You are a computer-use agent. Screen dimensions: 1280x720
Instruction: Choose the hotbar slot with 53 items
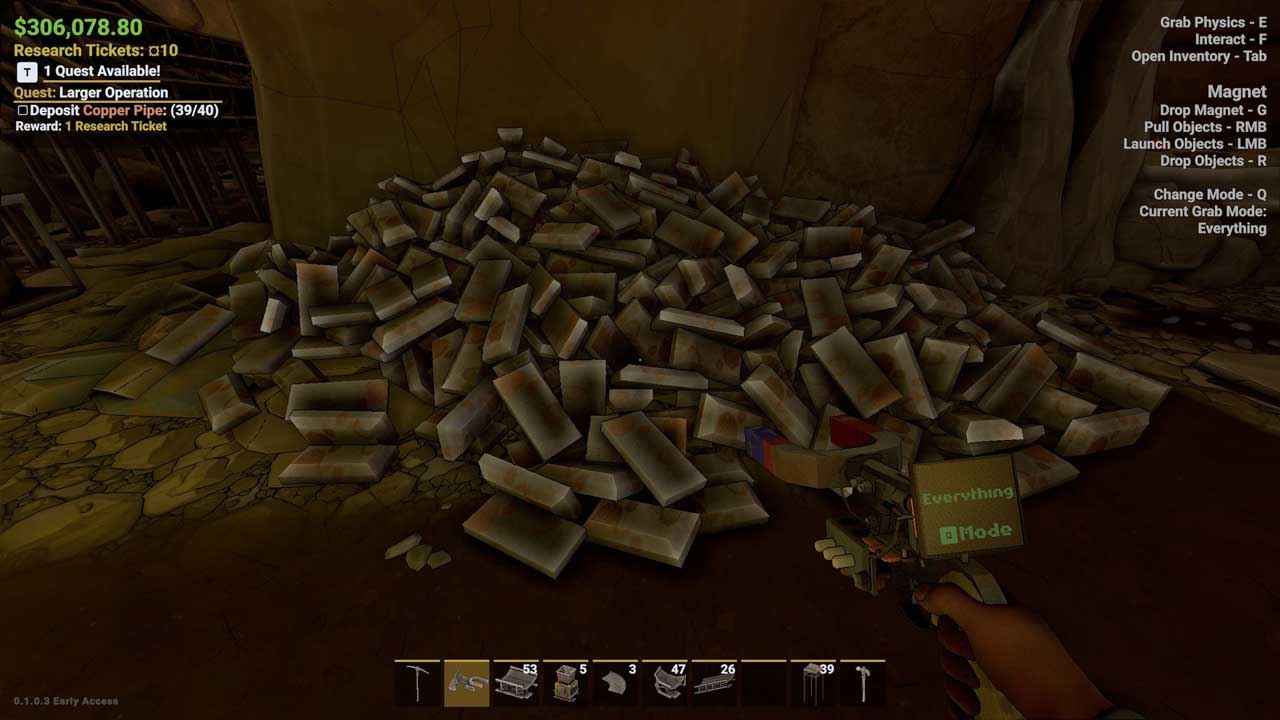[516, 683]
